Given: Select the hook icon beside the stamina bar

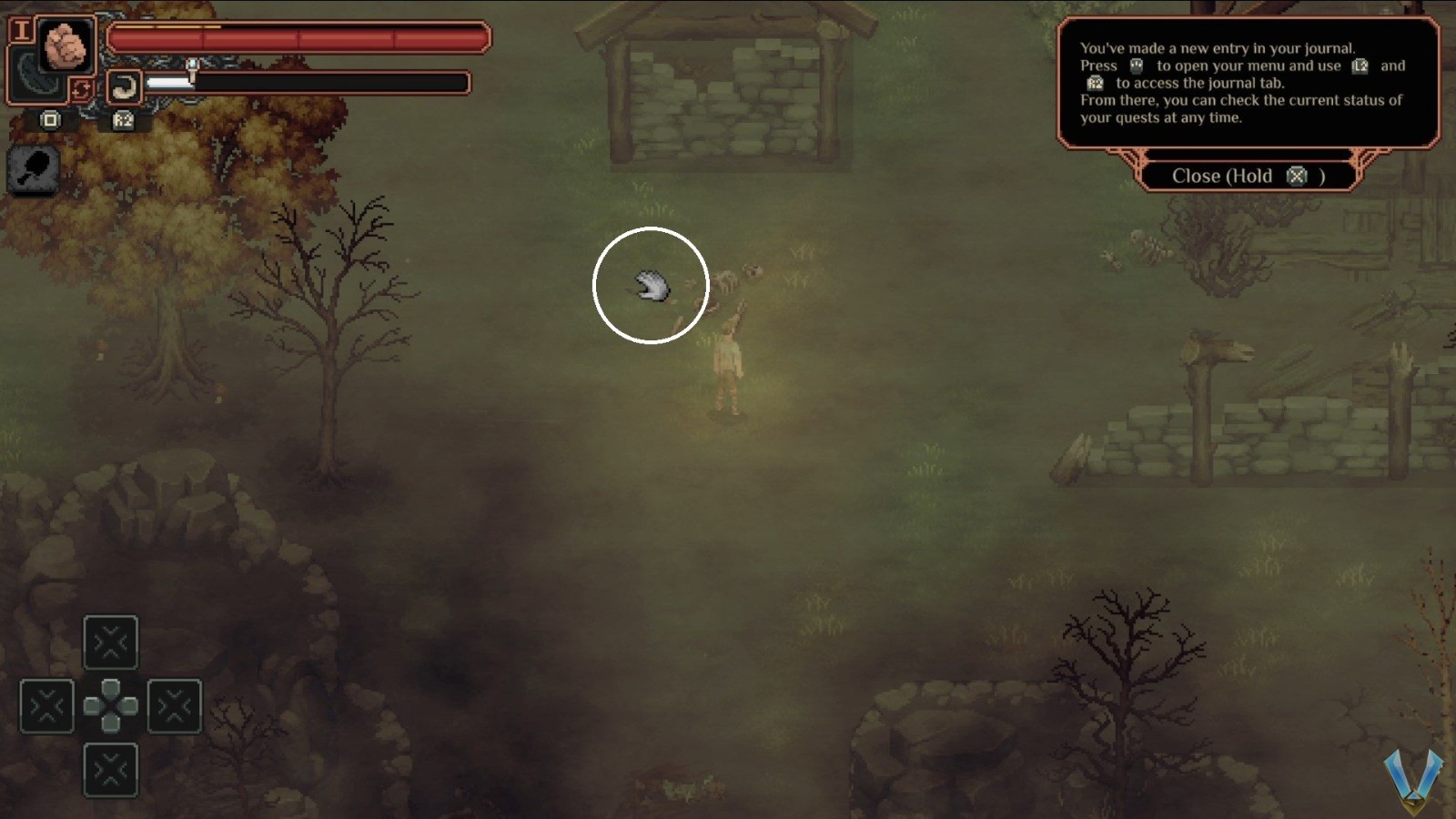Looking at the screenshot, I should (124, 86).
